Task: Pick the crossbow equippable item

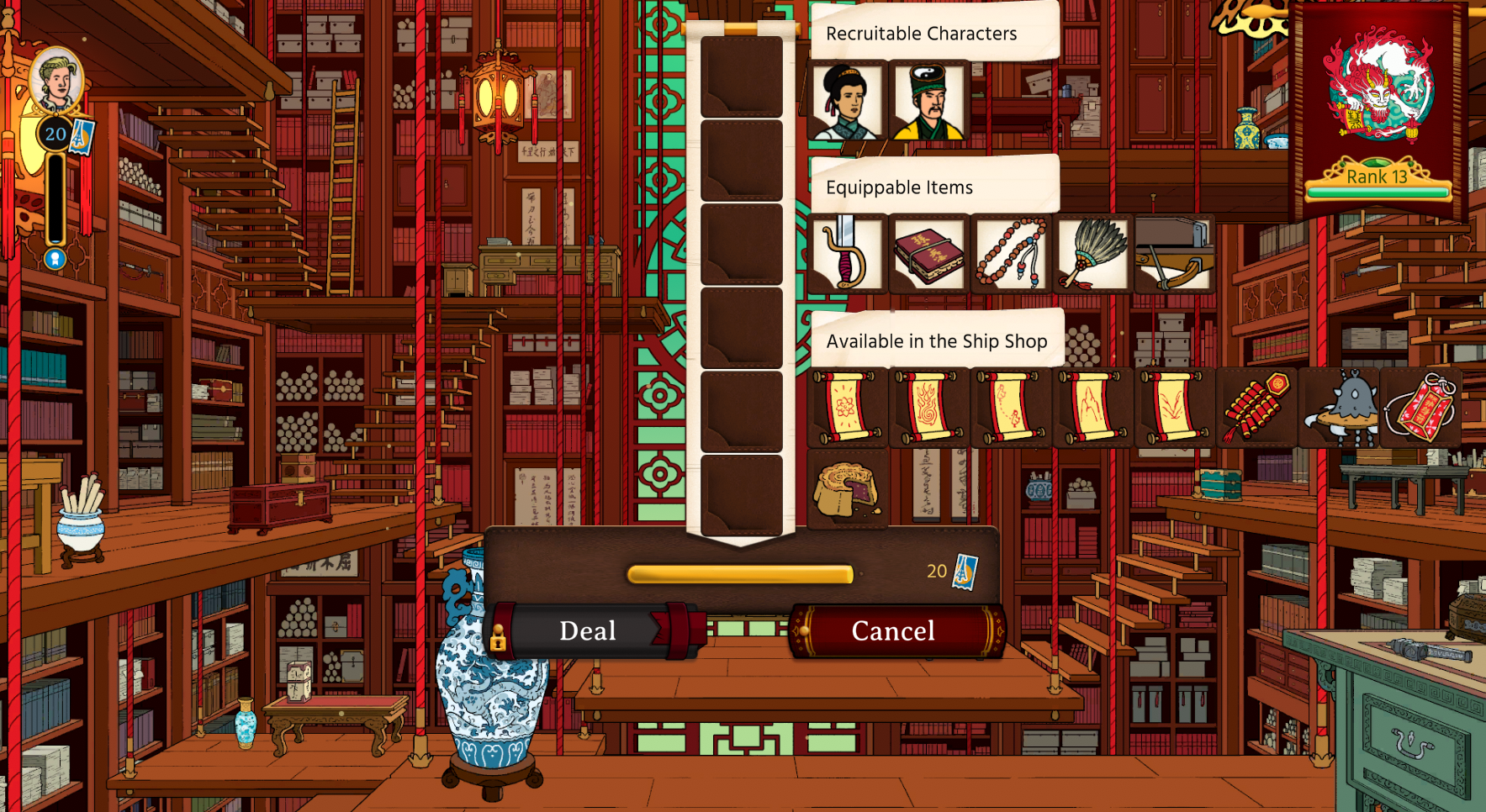Action: coord(1174,254)
